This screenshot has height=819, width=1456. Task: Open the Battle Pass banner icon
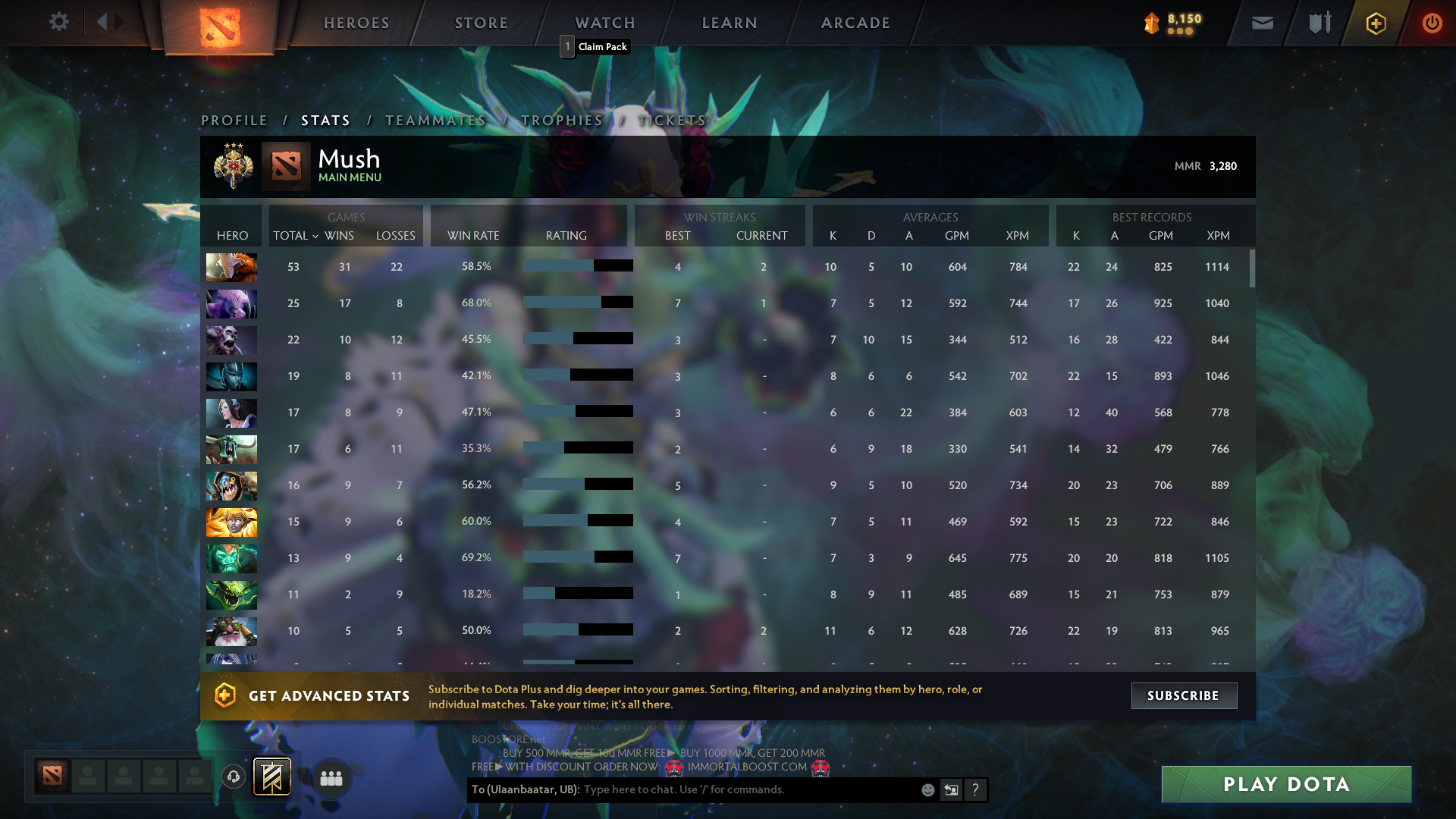(273, 776)
